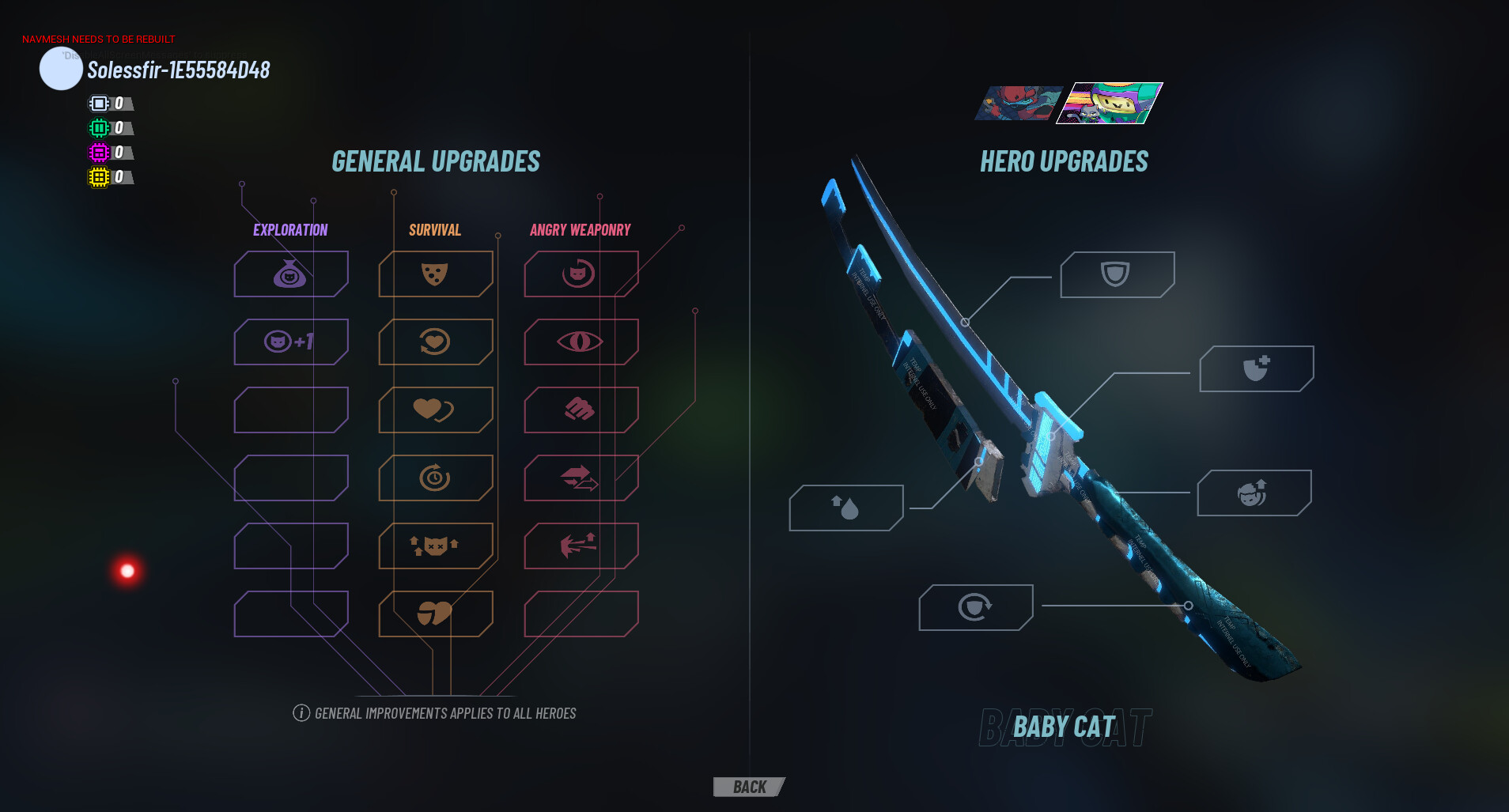Select the shield plus hero upgrade
The width and height of the screenshot is (1509, 812).
pos(1257,369)
